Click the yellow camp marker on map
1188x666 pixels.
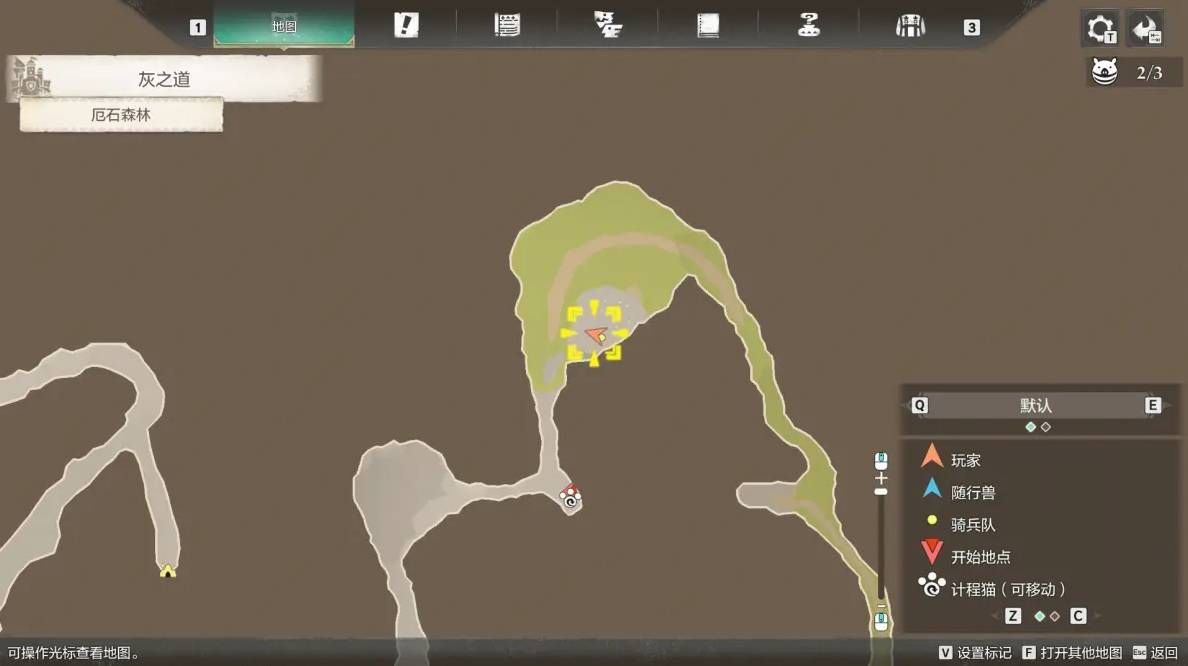click(167, 571)
